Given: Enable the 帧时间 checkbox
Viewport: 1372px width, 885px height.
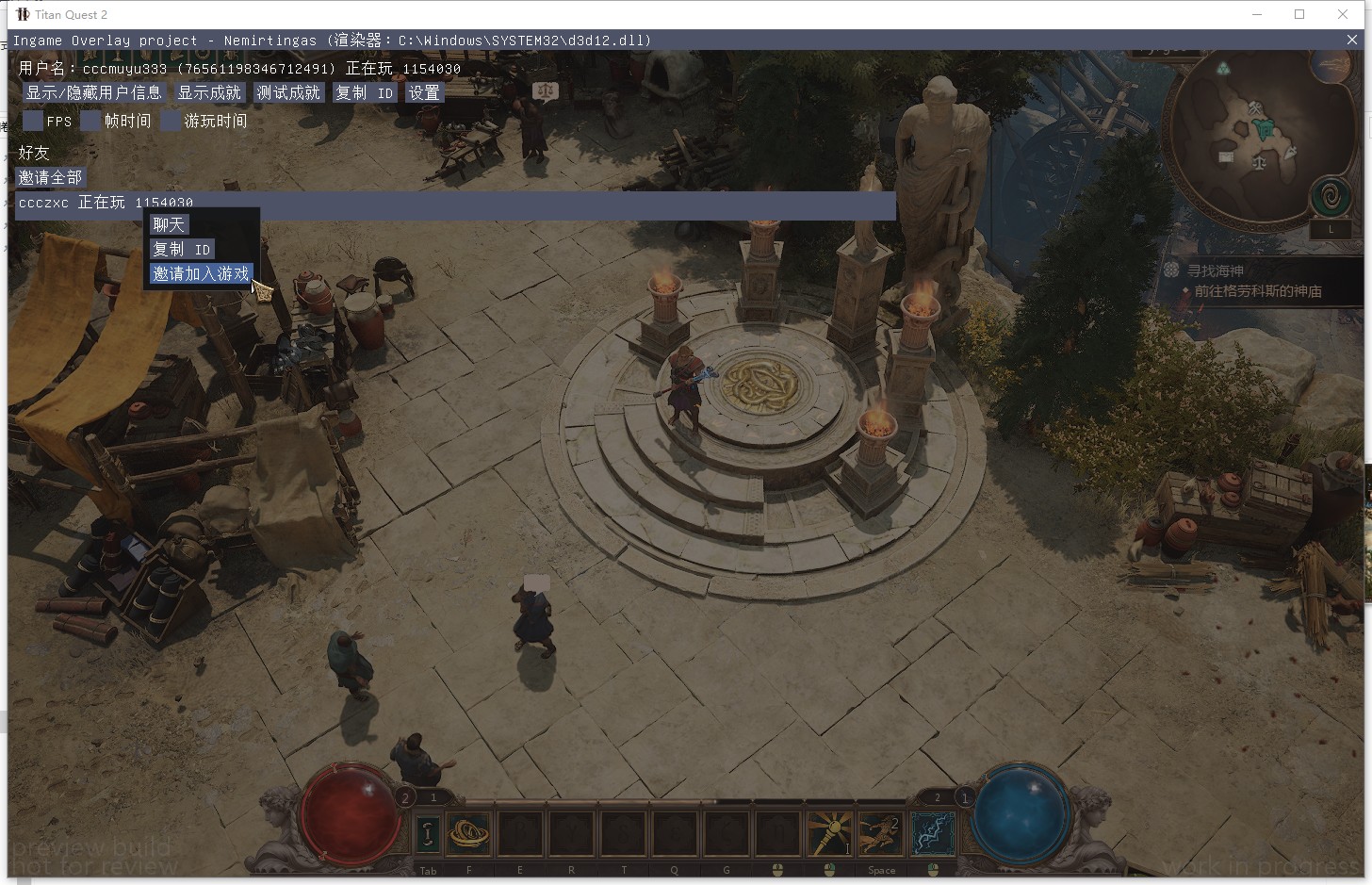Looking at the screenshot, I should coord(91,121).
